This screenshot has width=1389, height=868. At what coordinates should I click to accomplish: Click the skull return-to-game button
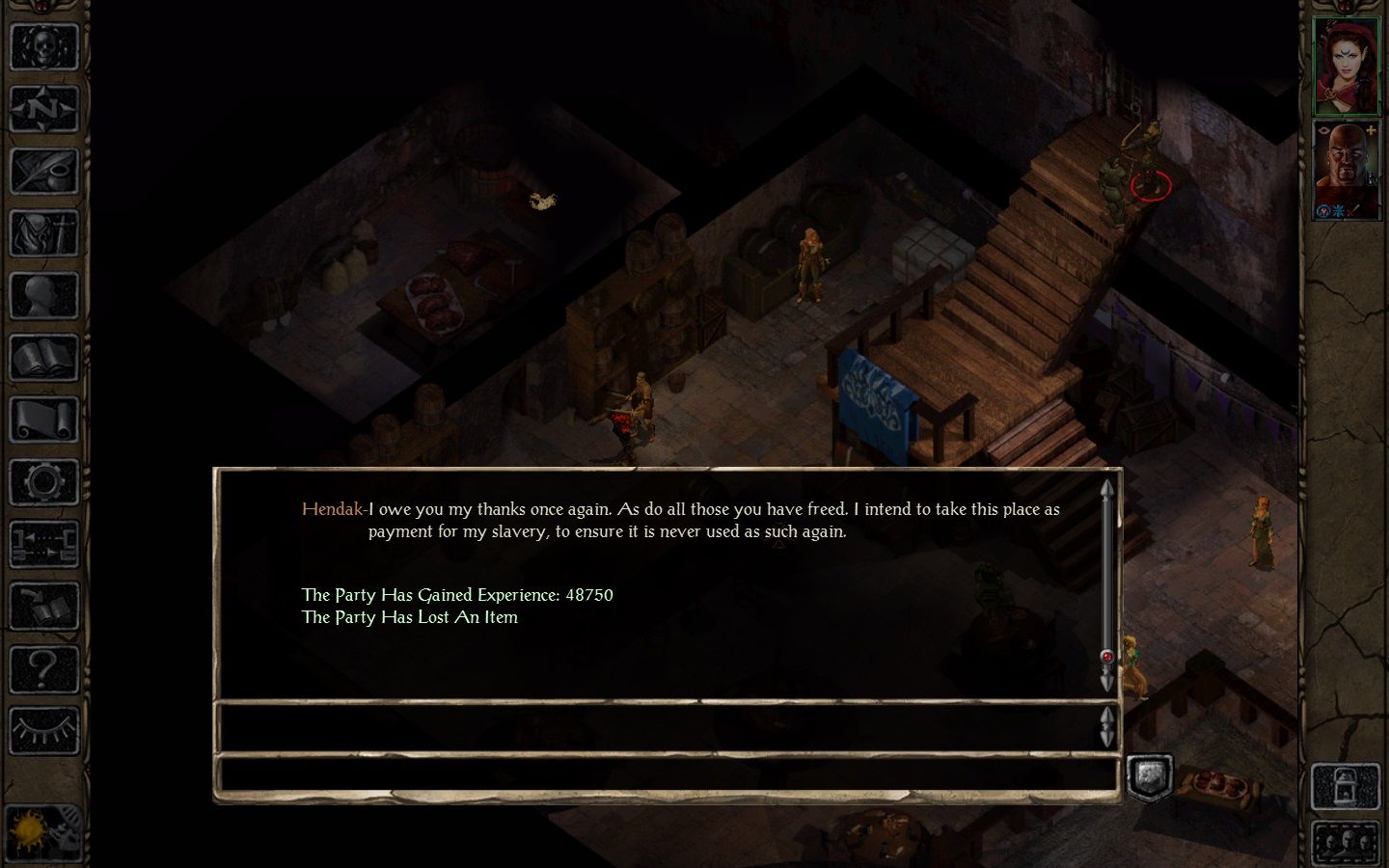pos(43,46)
